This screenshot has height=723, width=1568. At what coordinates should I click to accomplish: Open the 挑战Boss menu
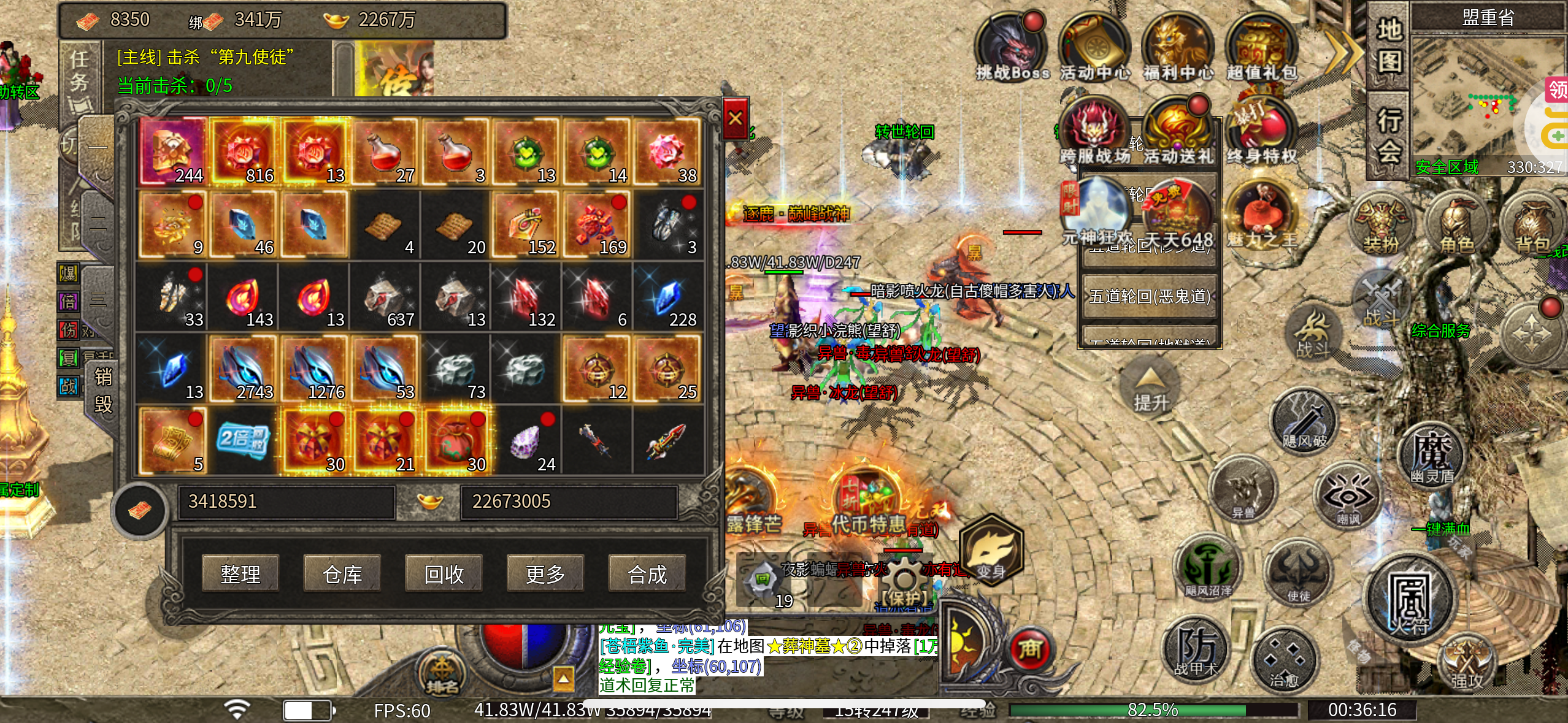(x=1012, y=48)
